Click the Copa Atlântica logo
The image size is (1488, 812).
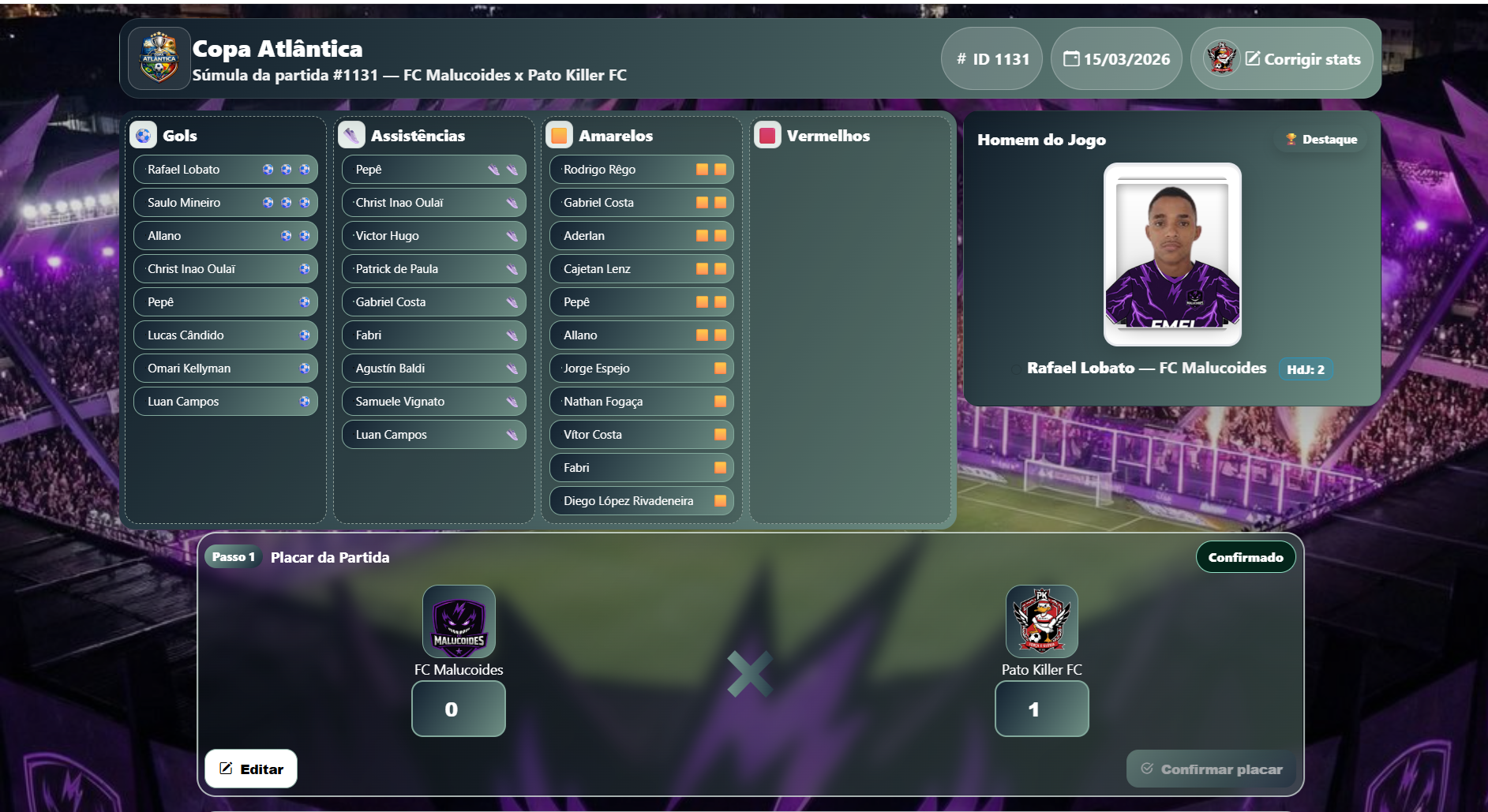[x=159, y=58]
